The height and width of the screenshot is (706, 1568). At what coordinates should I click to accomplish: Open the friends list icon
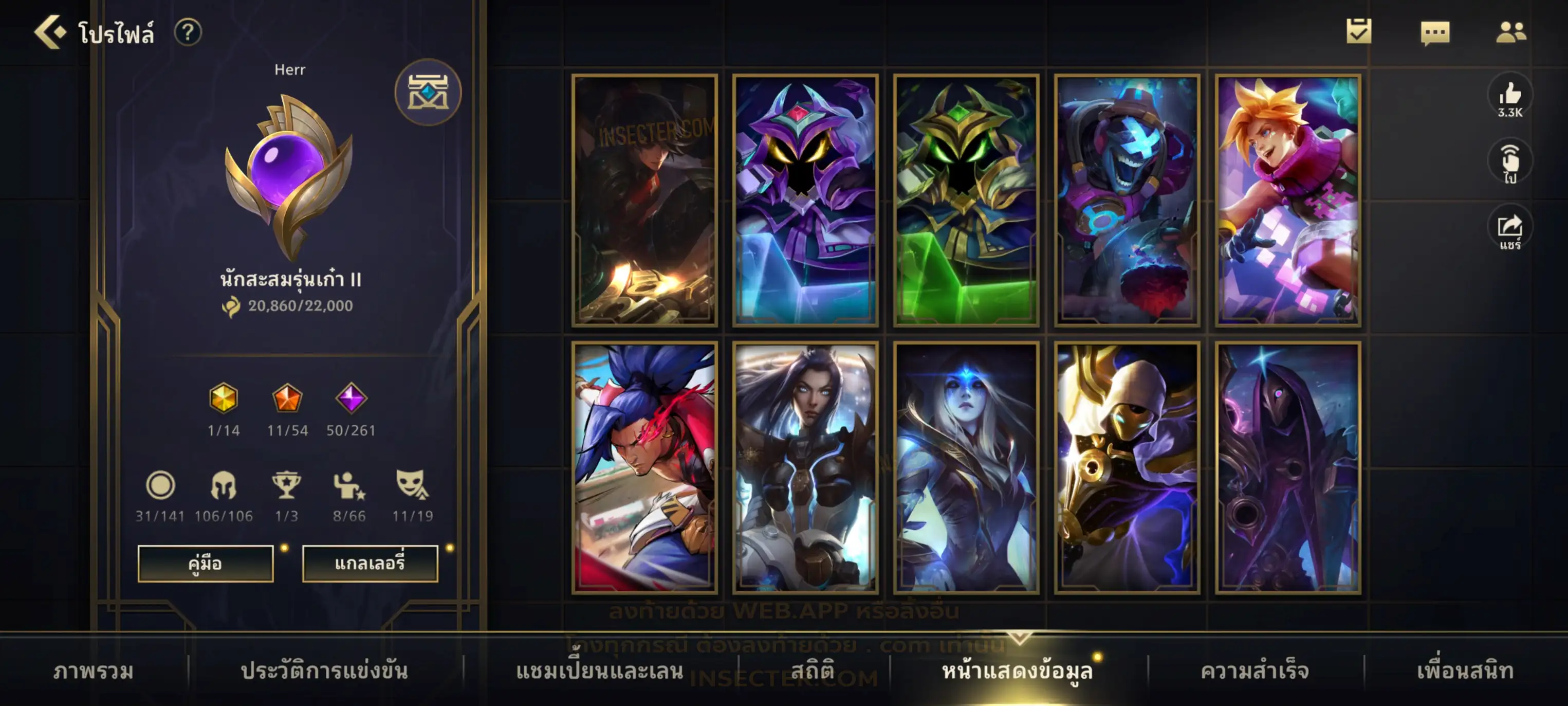pos(1510,32)
